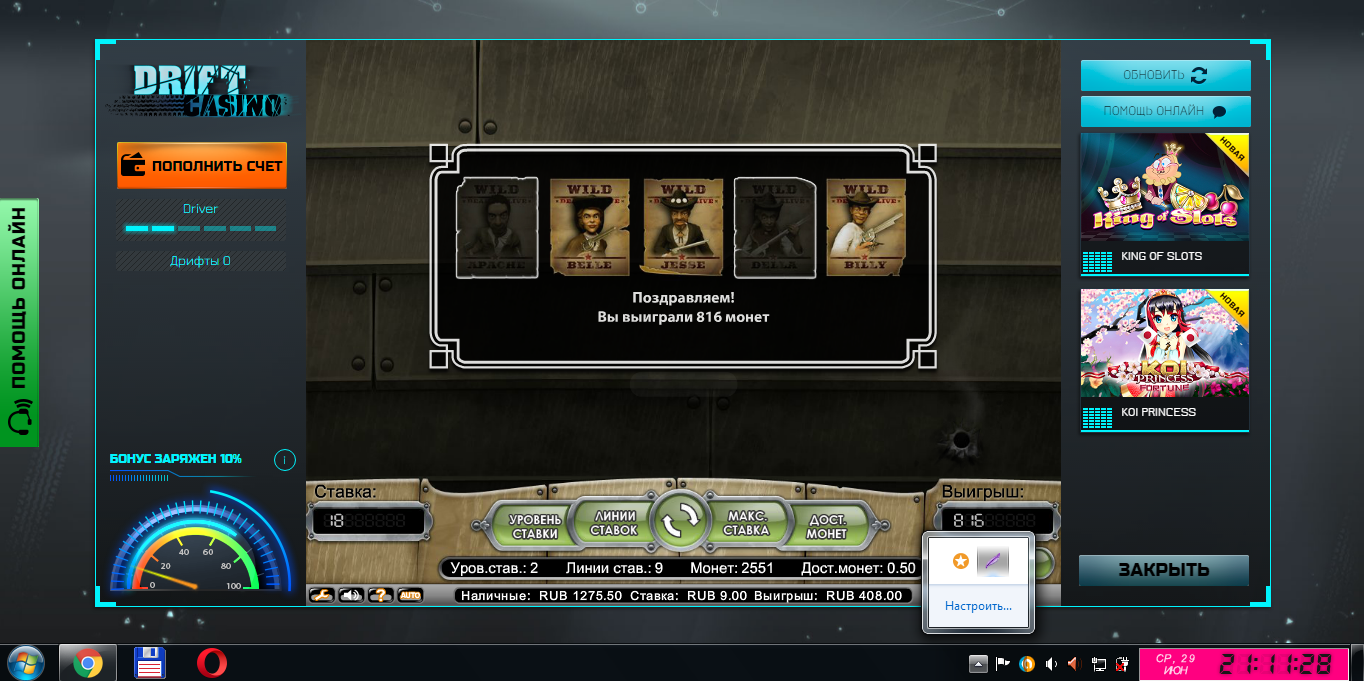Image resolution: width=1364 pixels, height=681 pixels.
Task: Open slot settings wrench icon
Action: tap(321, 595)
